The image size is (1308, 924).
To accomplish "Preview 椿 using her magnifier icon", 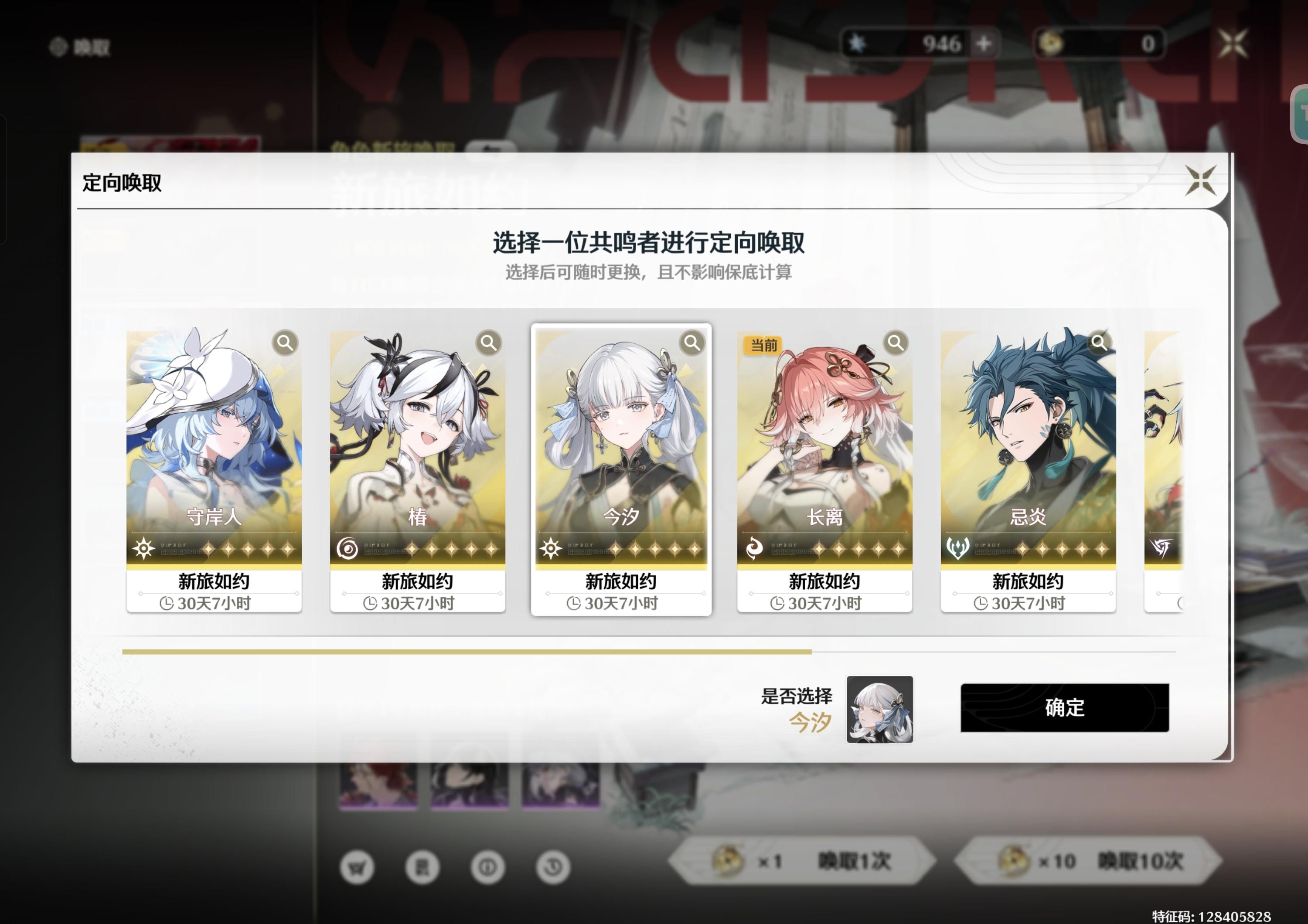I will point(488,343).
